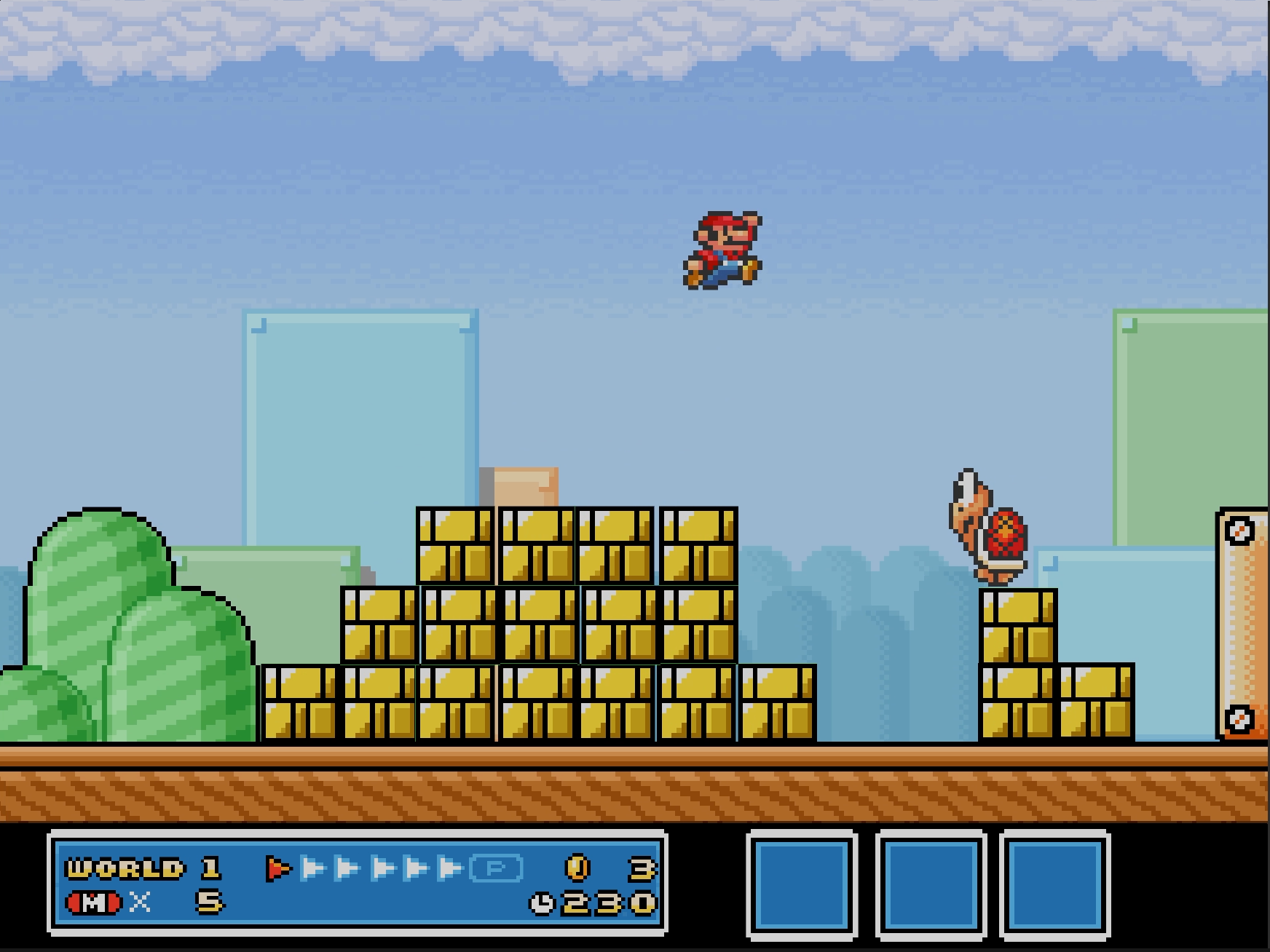Image resolution: width=1270 pixels, height=952 pixels.
Task: Click the bottom screw on the goal structure
Action: [1239, 720]
